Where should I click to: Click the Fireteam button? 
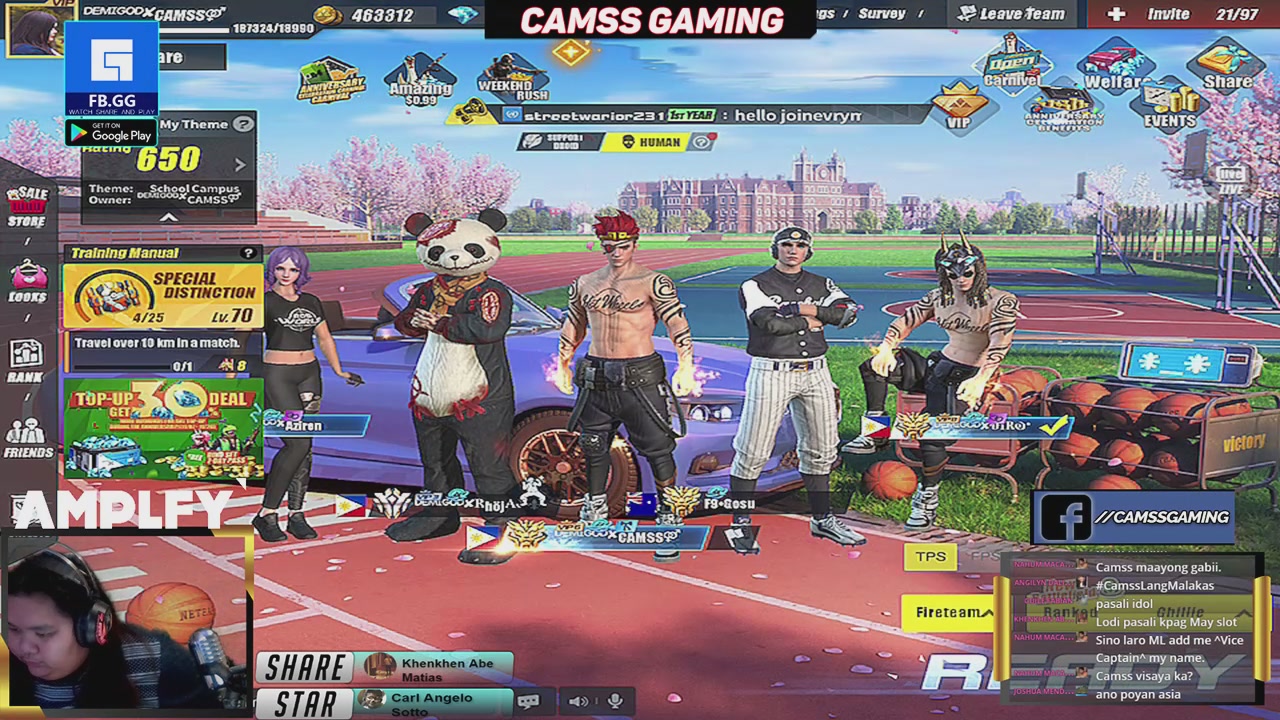pos(946,611)
